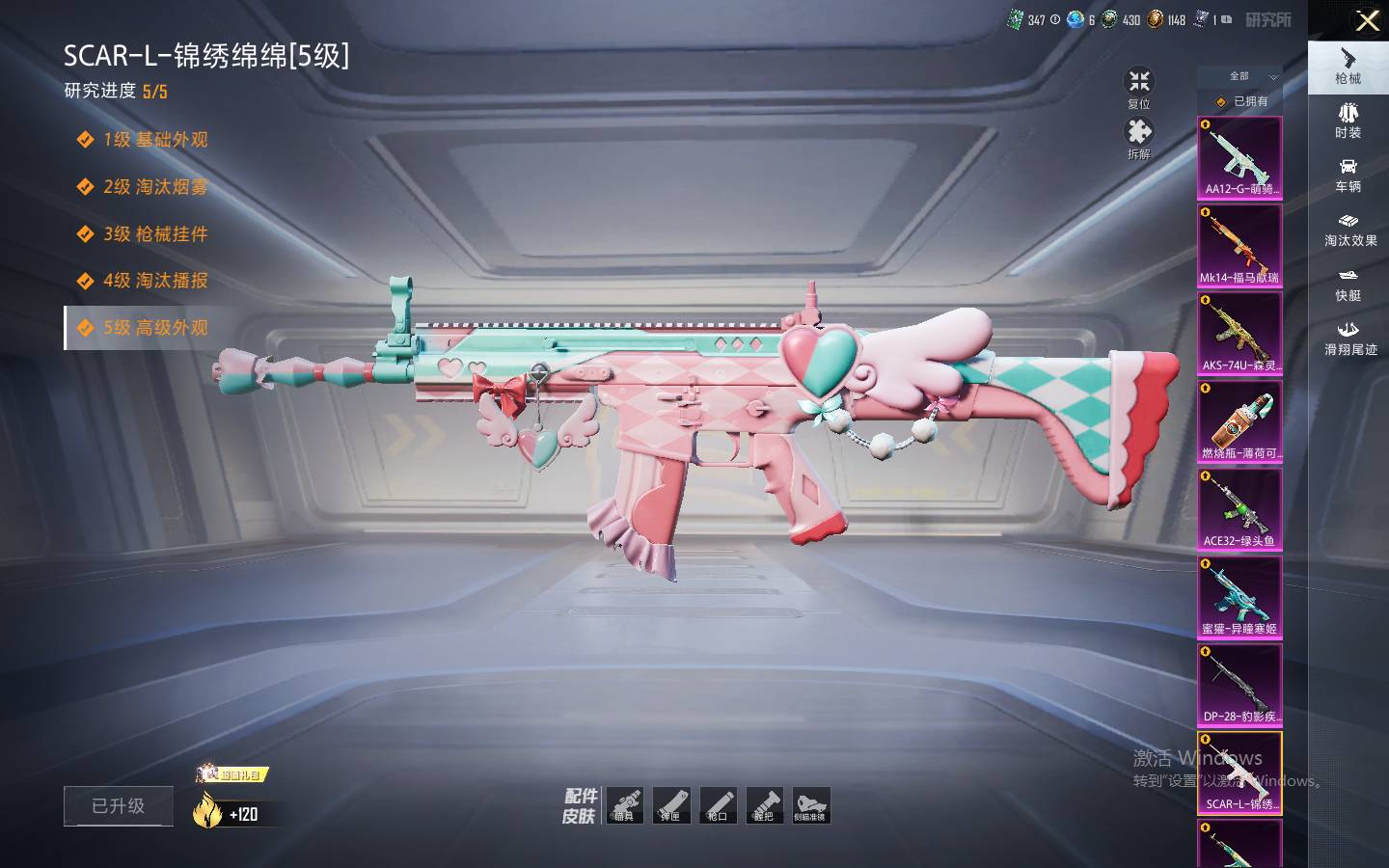Select the AA12-G skin thumbnail
The height and width of the screenshot is (868, 1389).
tap(1239, 158)
